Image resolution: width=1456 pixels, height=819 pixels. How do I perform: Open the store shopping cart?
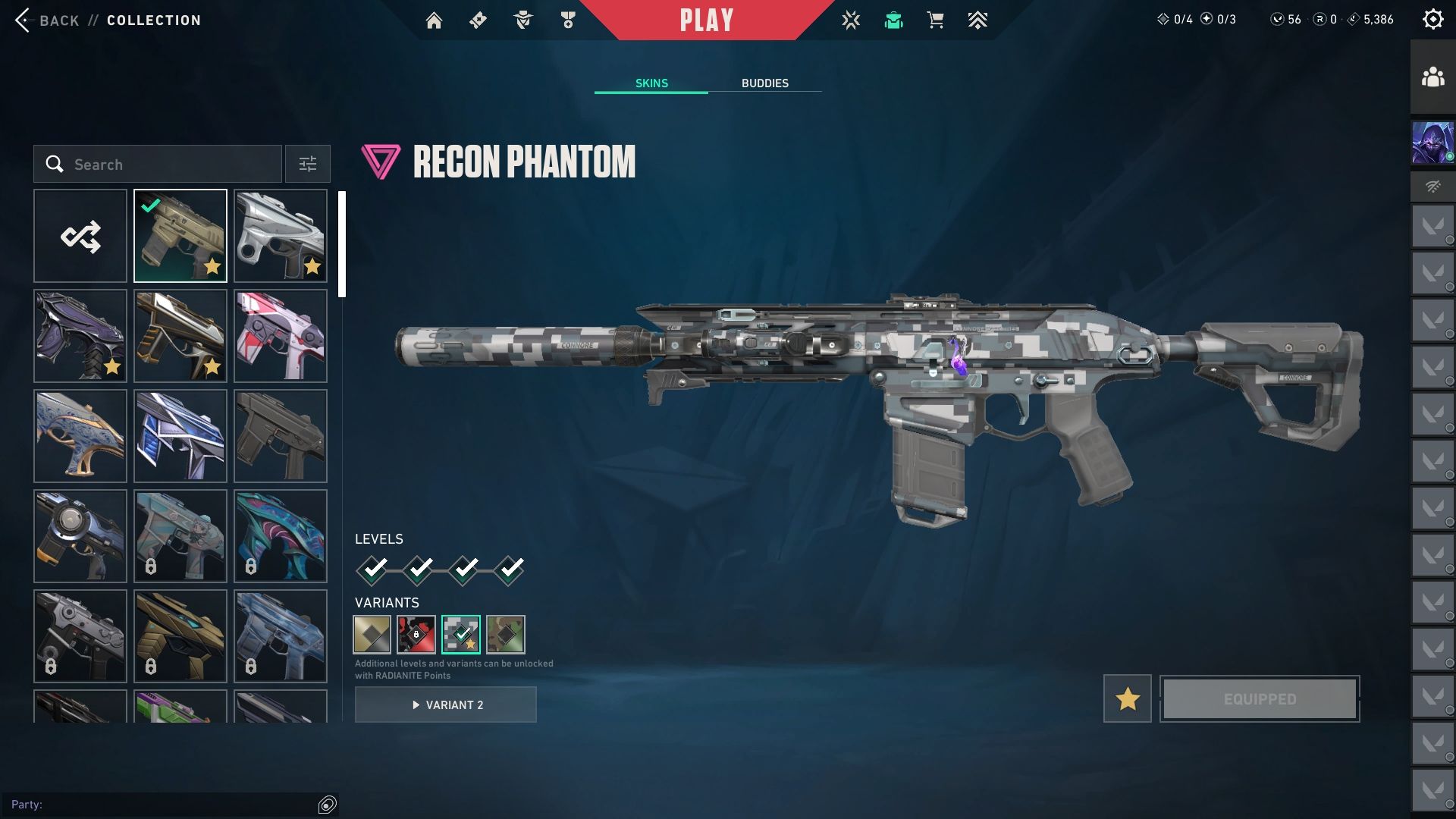tap(935, 20)
